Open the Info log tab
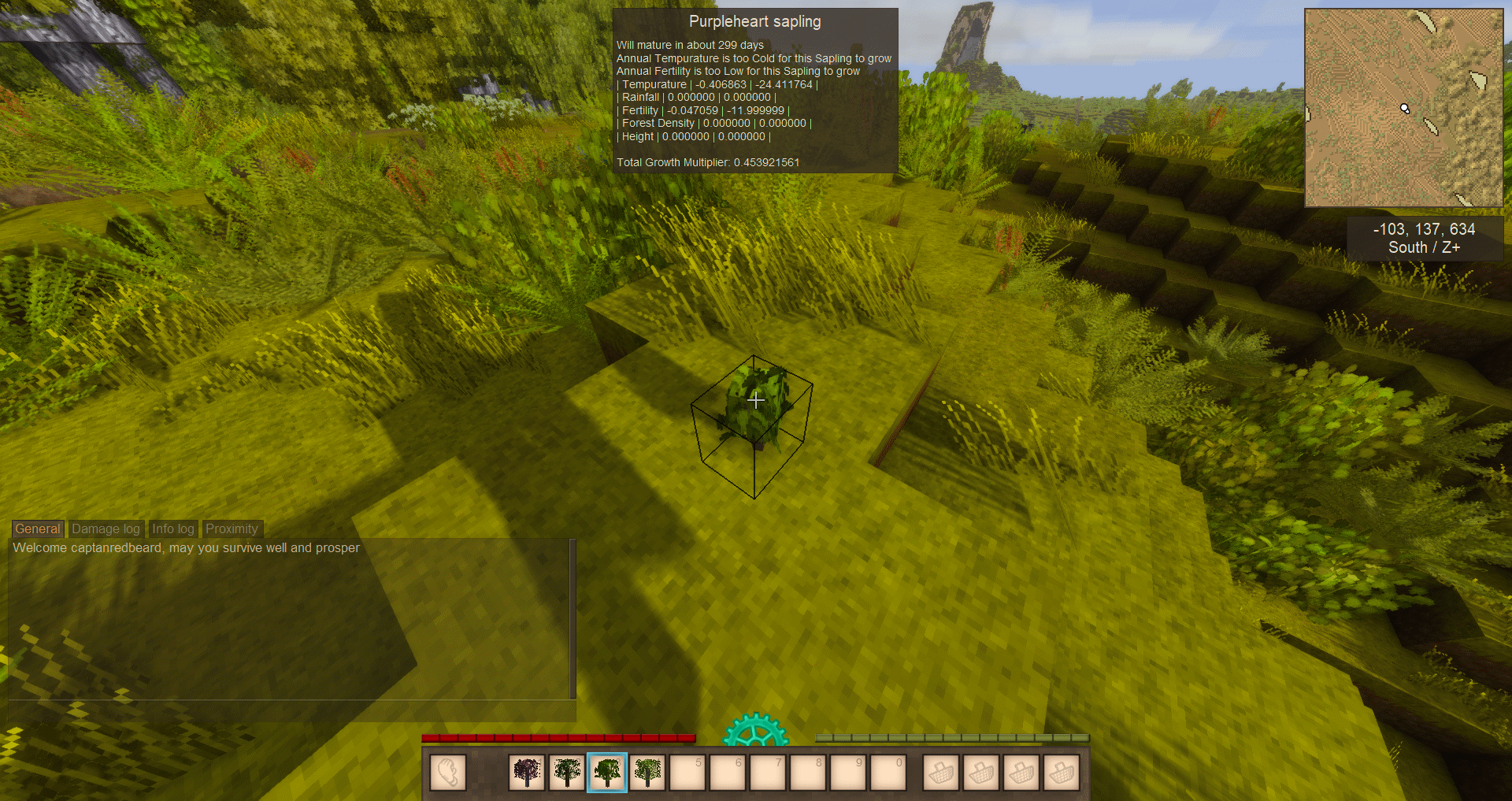 pyautogui.click(x=172, y=529)
